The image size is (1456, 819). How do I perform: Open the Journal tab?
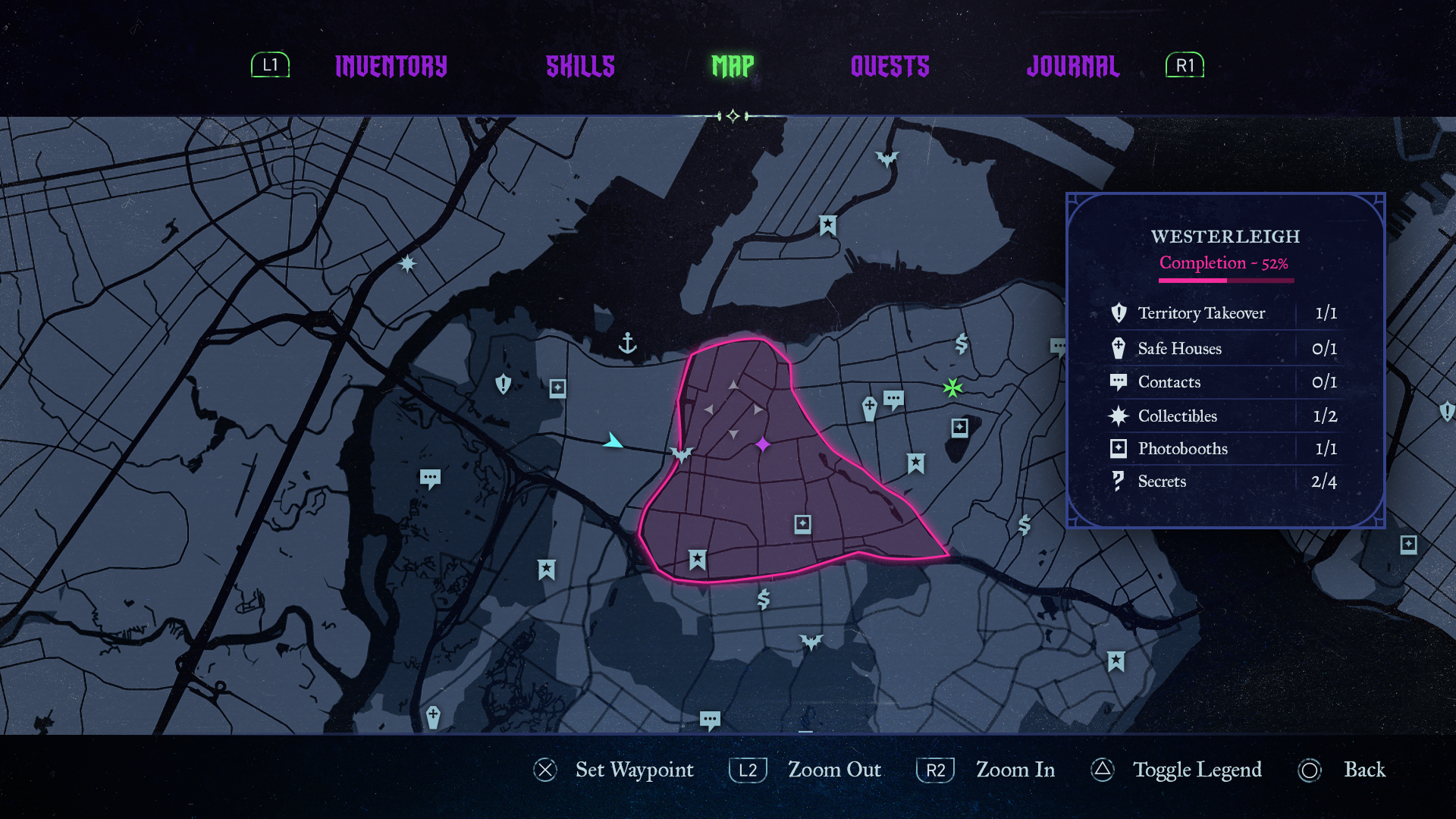pyautogui.click(x=1072, y=66)
